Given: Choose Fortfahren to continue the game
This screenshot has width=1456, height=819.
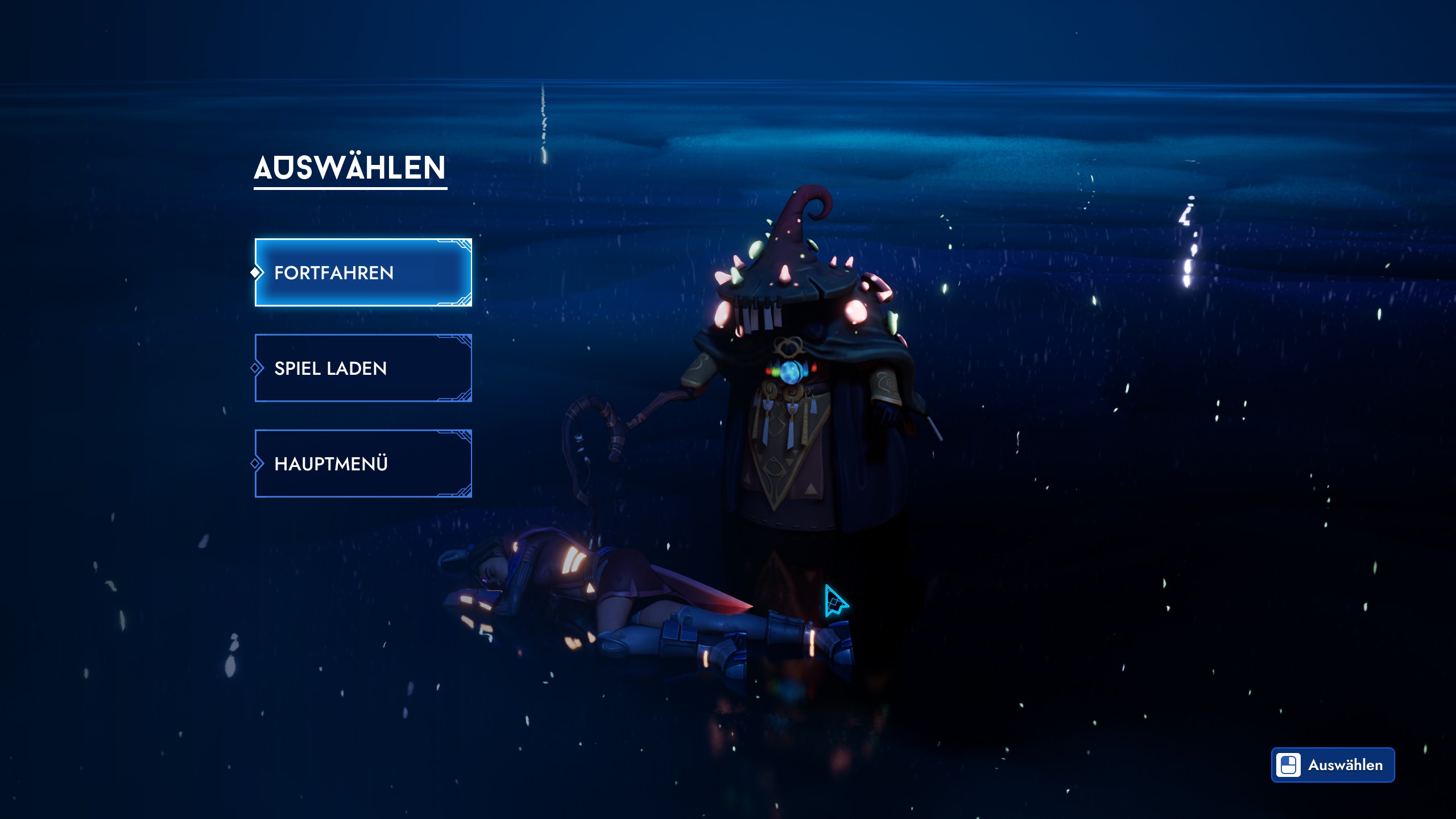Looking at the screenshot, I should 363,272.
